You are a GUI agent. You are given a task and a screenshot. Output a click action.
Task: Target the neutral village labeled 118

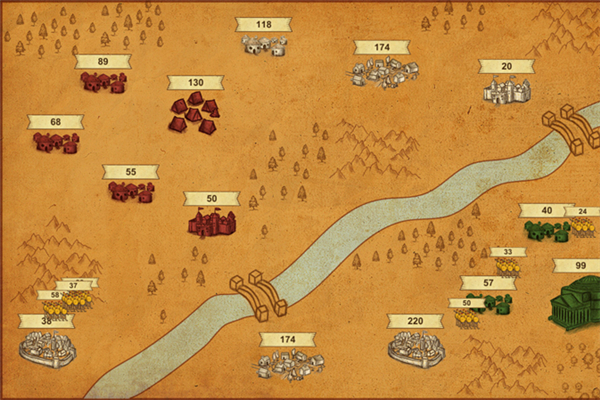tap(264, 44)
